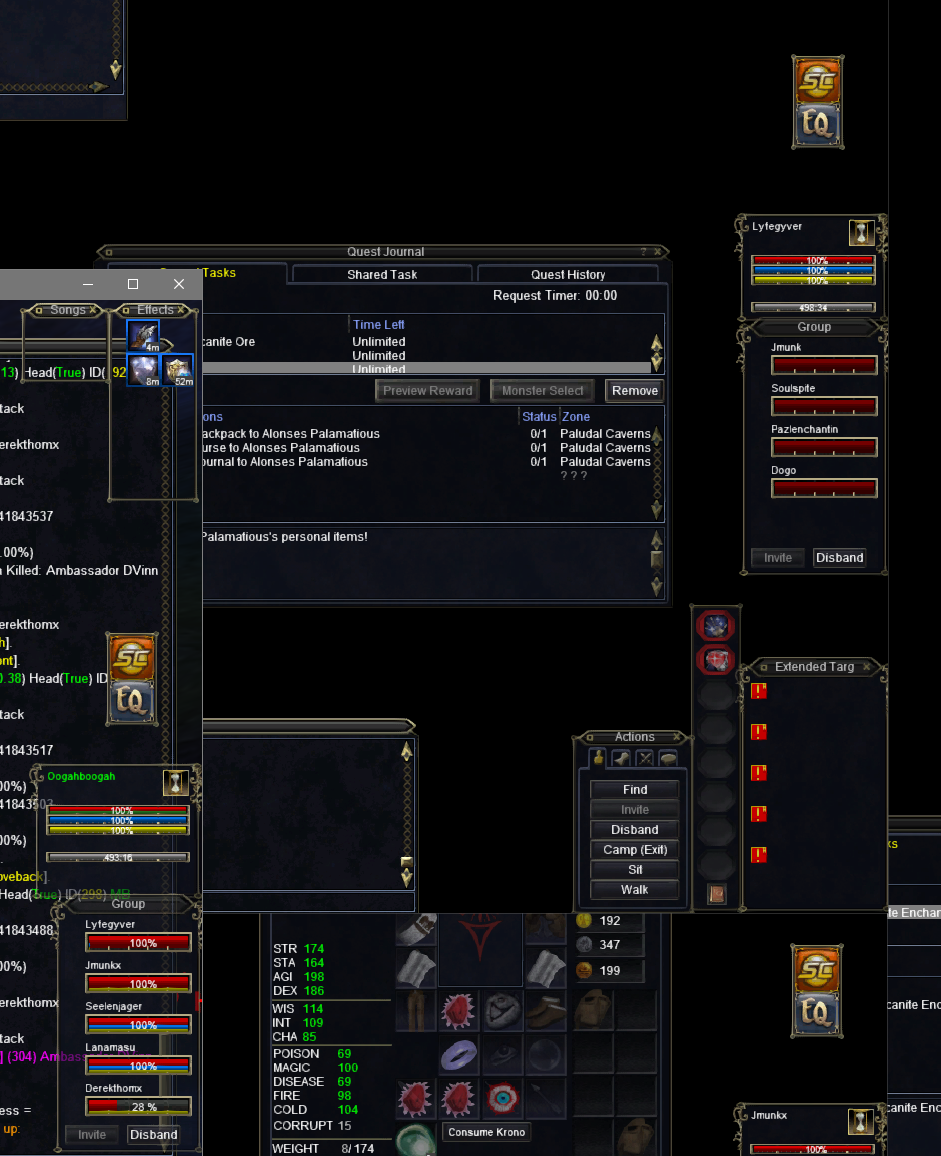The height and width of the screenshot is (1156, 941).
Task: Click Disband in the Actions window
Action: click(x=635, y=830)
